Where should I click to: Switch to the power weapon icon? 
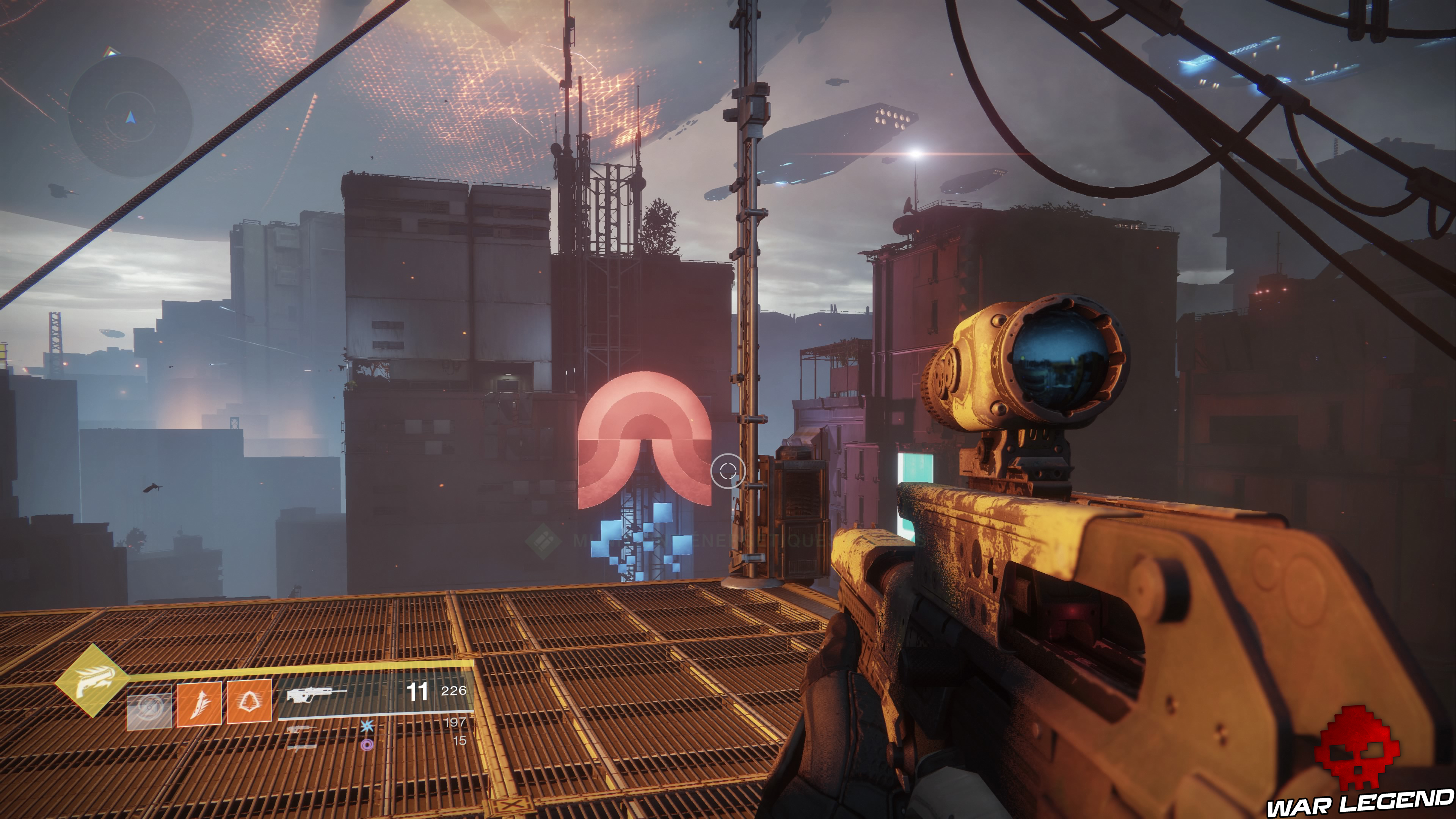point(301,747)
